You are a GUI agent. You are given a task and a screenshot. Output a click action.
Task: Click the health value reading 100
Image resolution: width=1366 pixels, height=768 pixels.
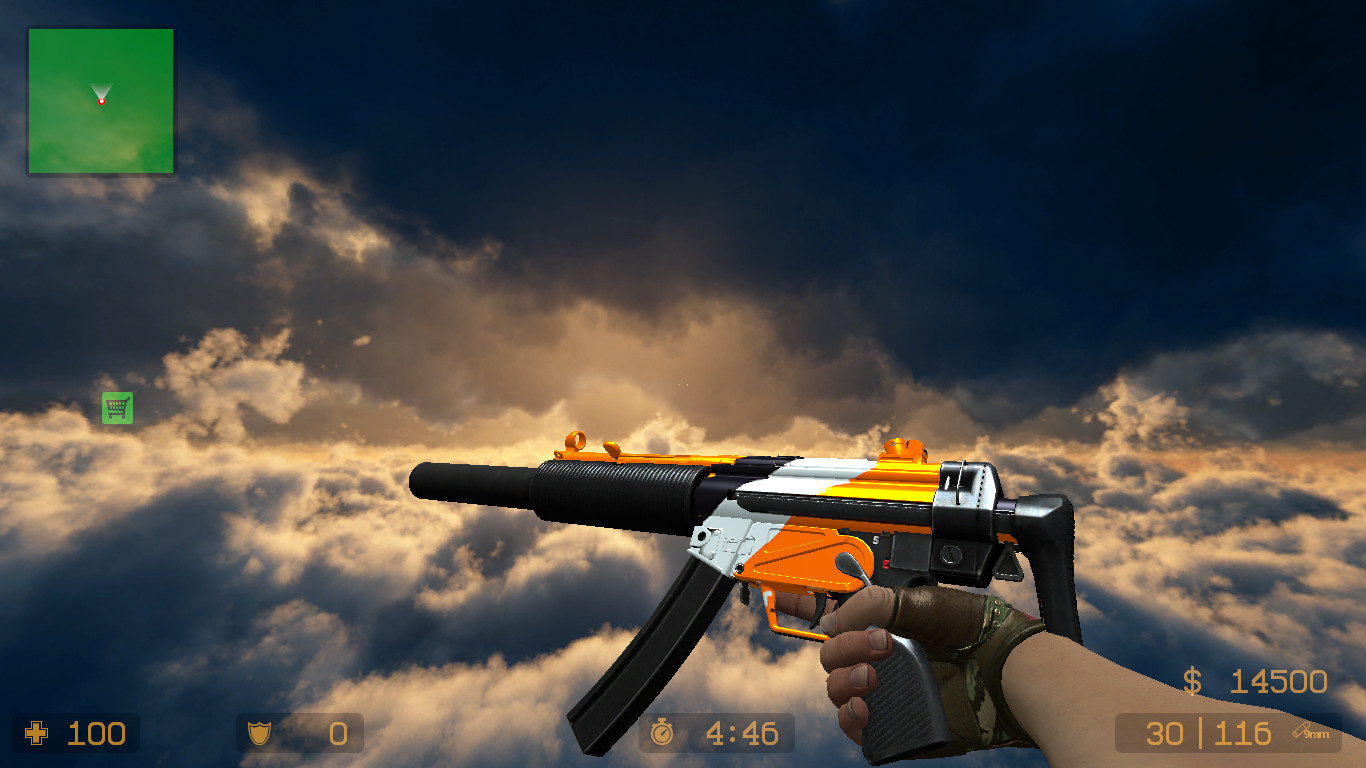click(95, 734)
